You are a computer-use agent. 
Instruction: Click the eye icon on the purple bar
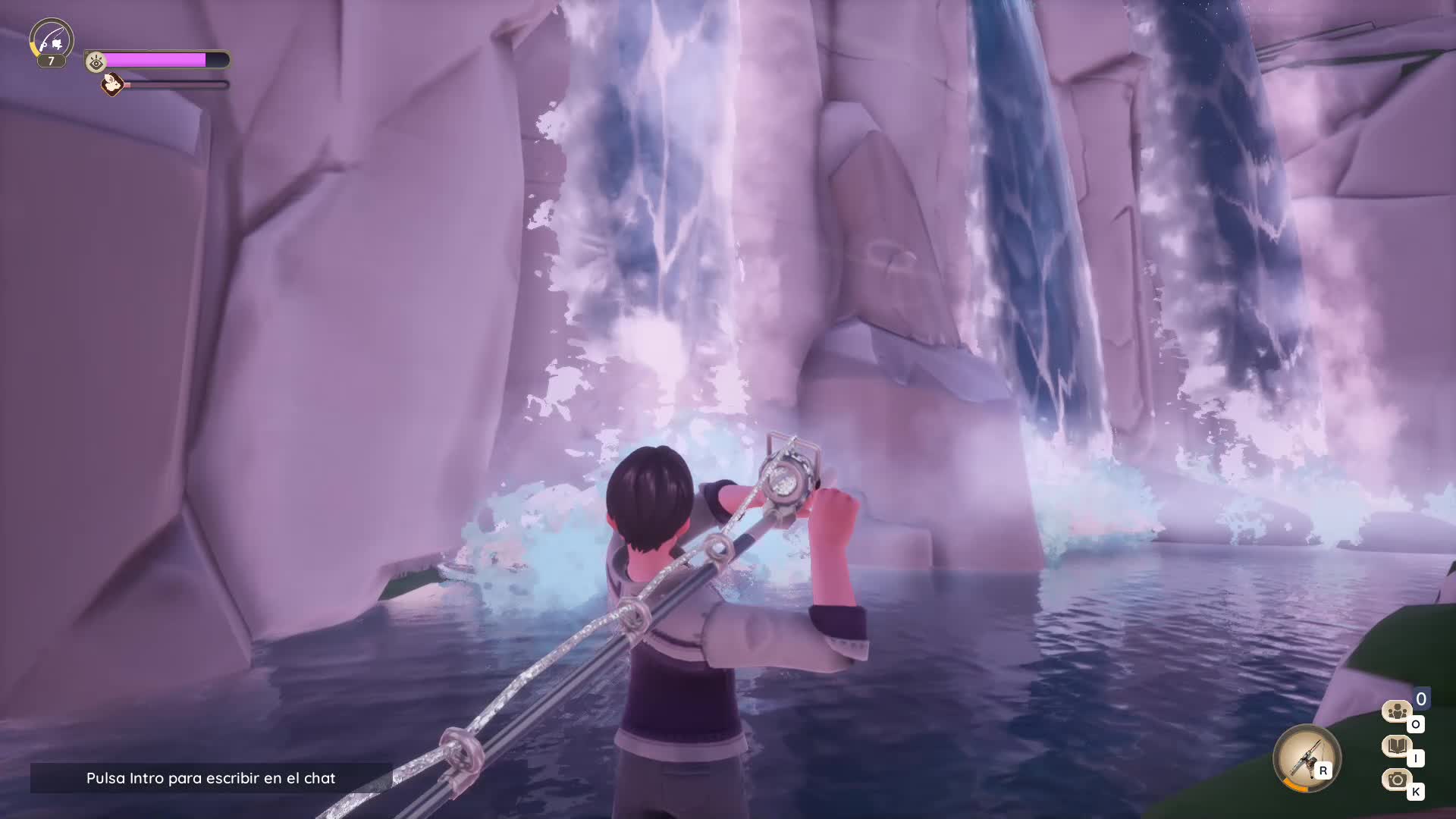point(96,61)
